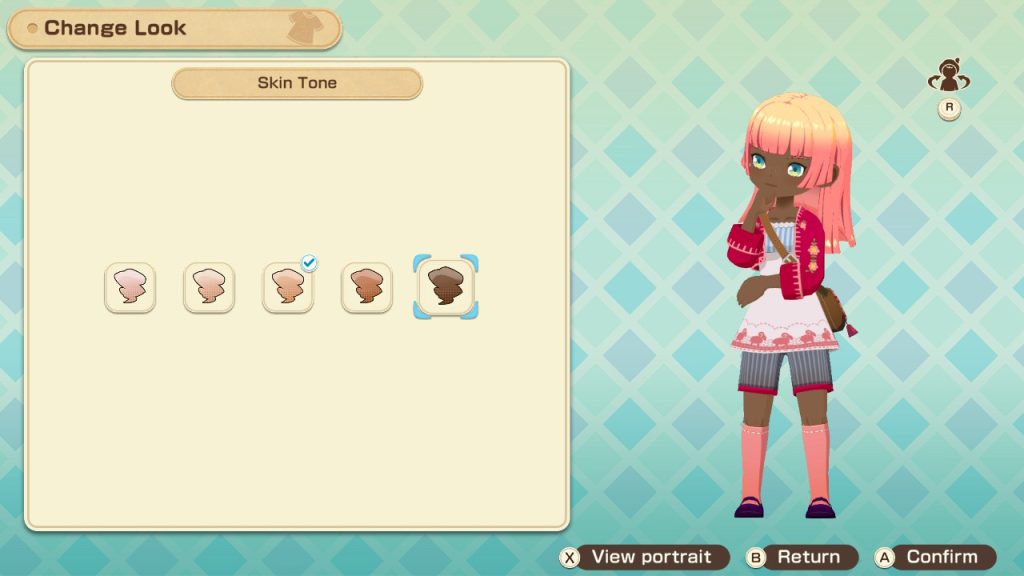Select the tan brown skin tone swatch
The image size is (1024, 576).
point(366,288)
